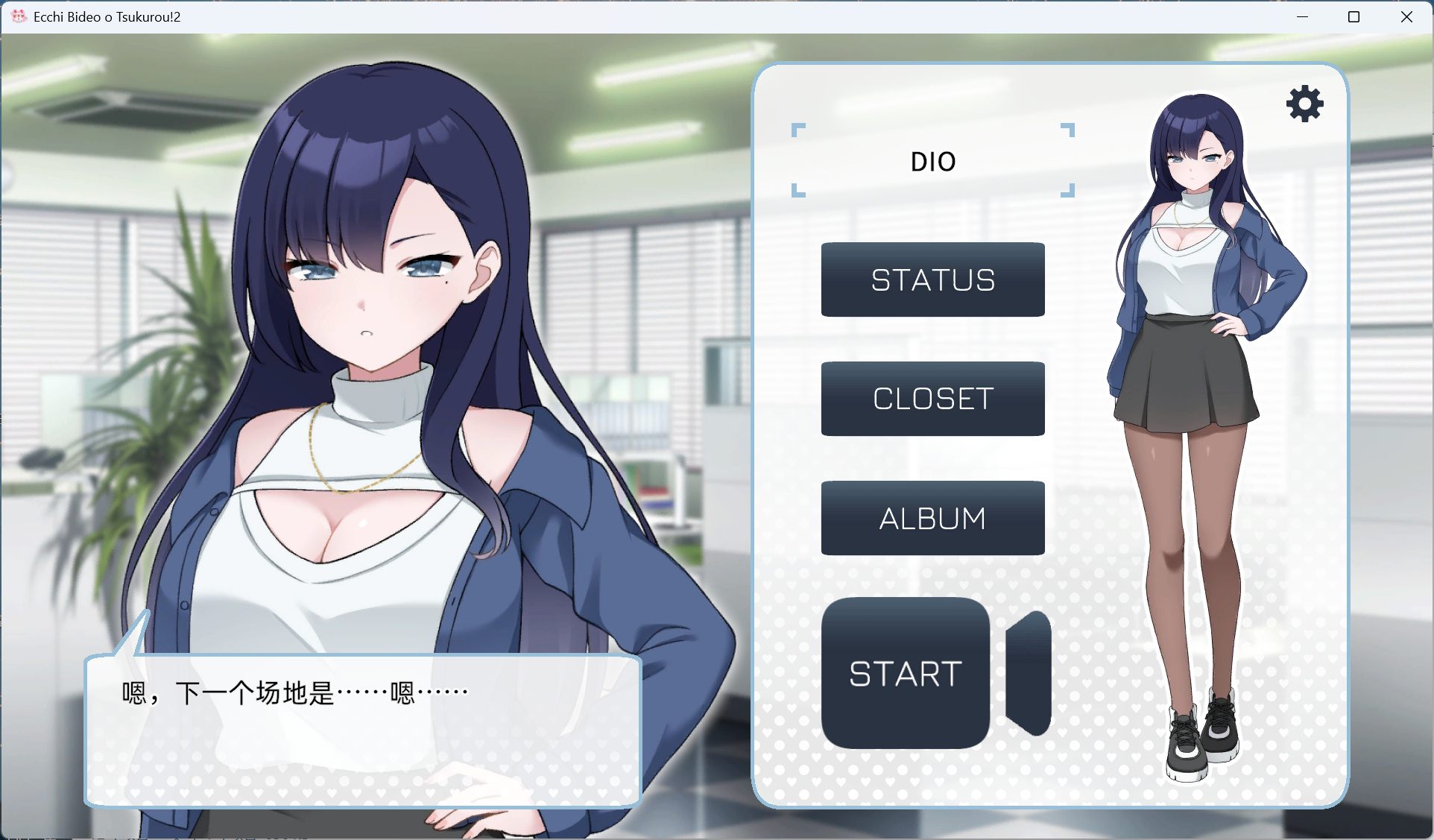
Task: Maximize the game window
Action: point(1354,16)
